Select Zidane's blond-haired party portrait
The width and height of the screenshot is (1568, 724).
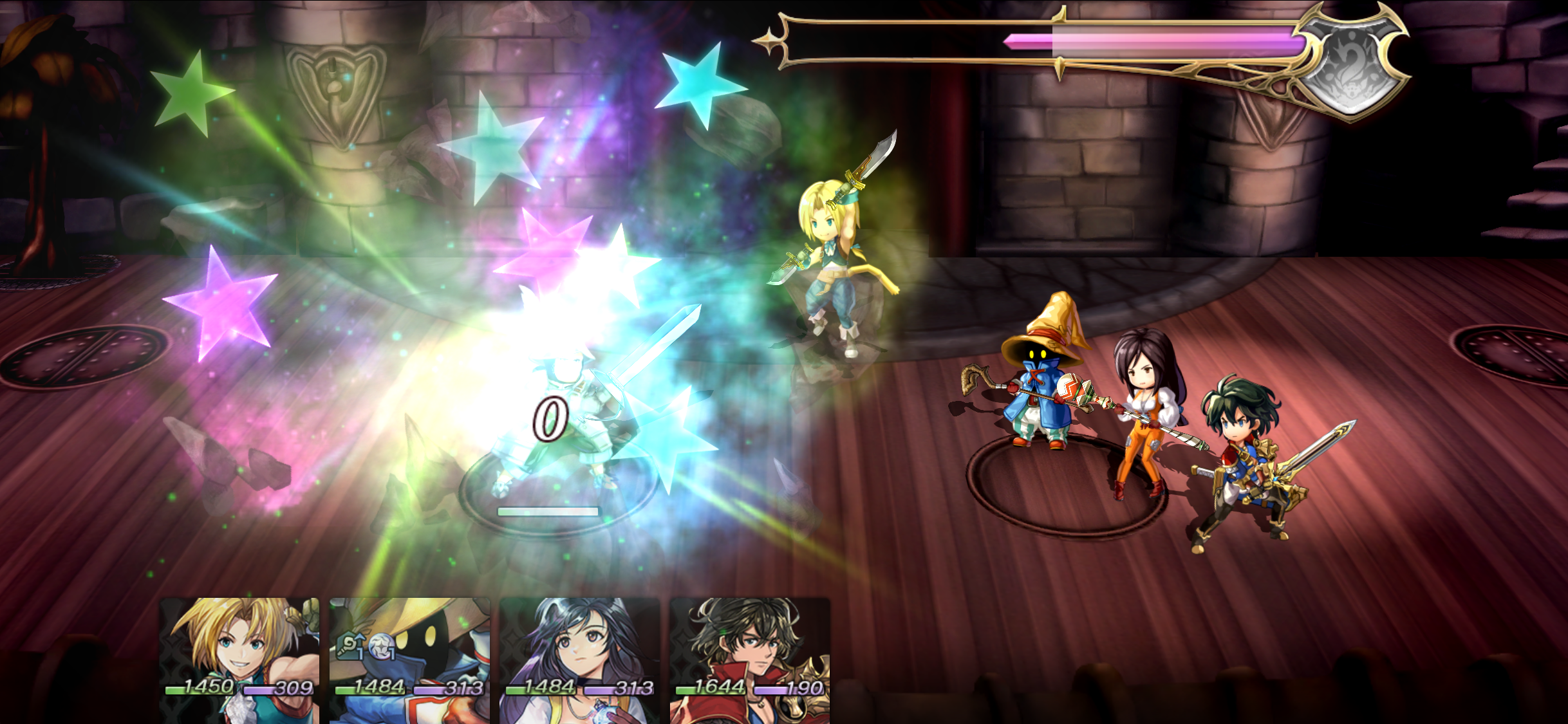click(x=239, y=660)
